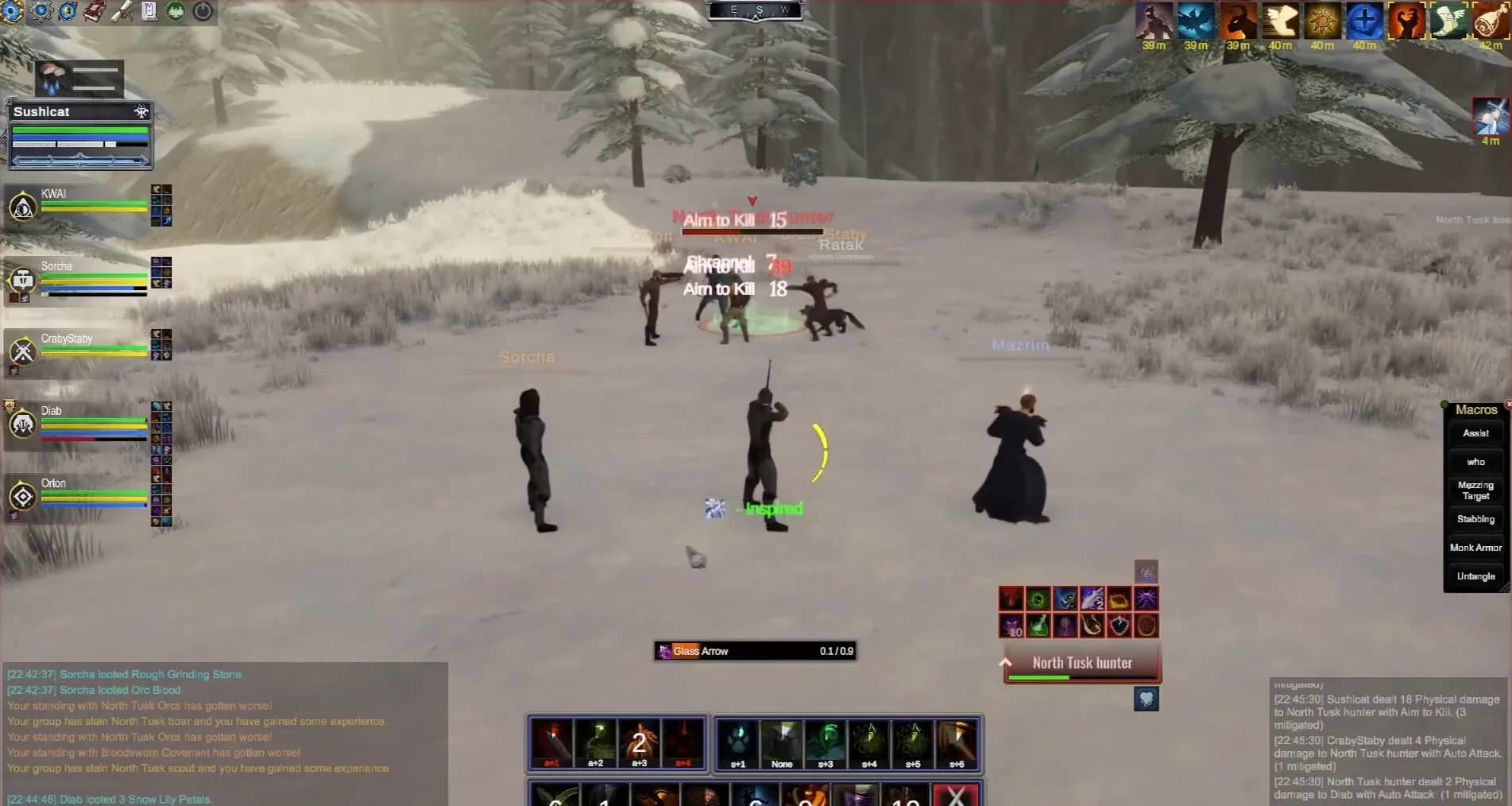The height and width of the screenshot is (806, 1512).
Task: Open the green group social icon
Action: 176,11
